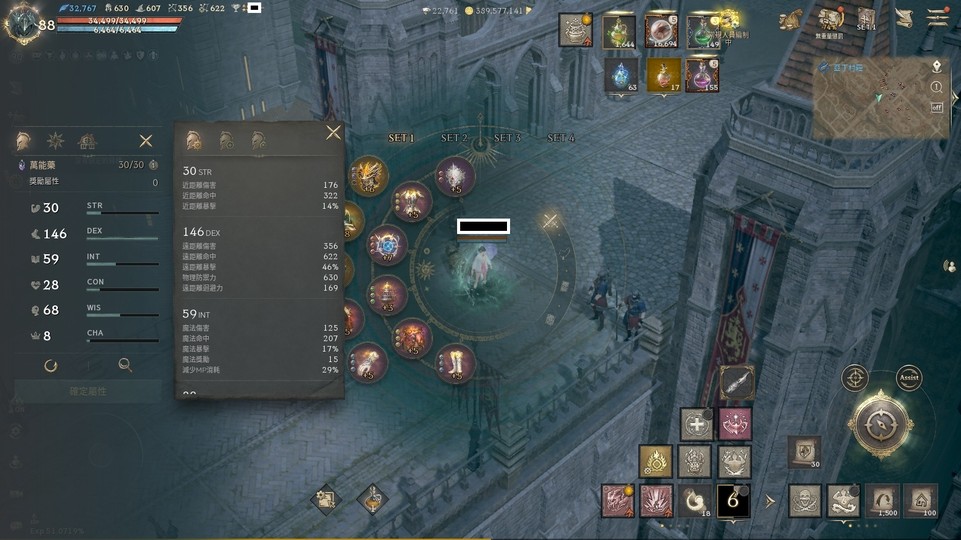The width and height of the screenshot is (961, 540).
Task: Close the attribute allocation panel
Action: click(146, 141)
